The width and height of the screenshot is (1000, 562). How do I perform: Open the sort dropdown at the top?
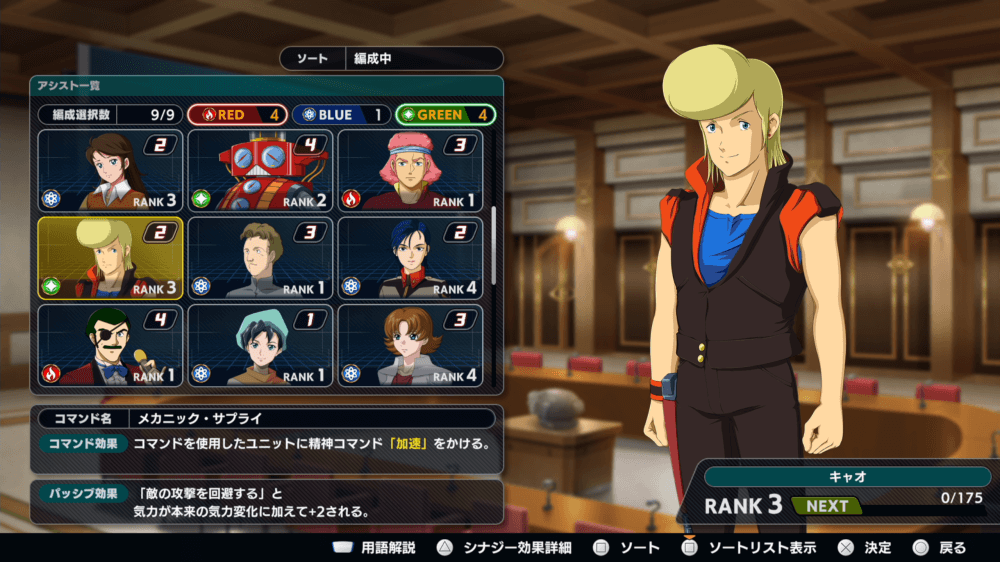click(x=391, y=59)
